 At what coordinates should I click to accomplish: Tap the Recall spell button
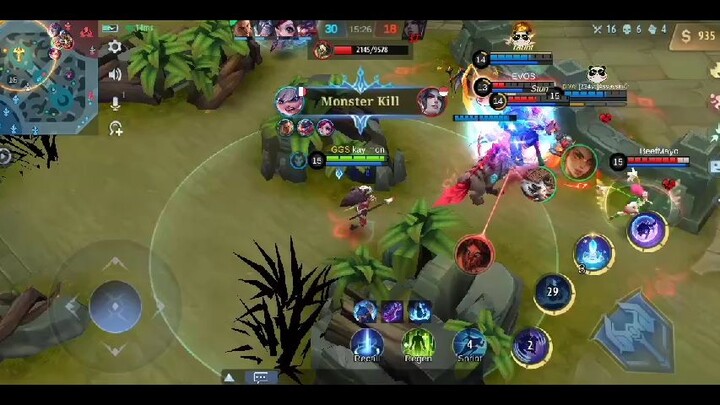366,344
